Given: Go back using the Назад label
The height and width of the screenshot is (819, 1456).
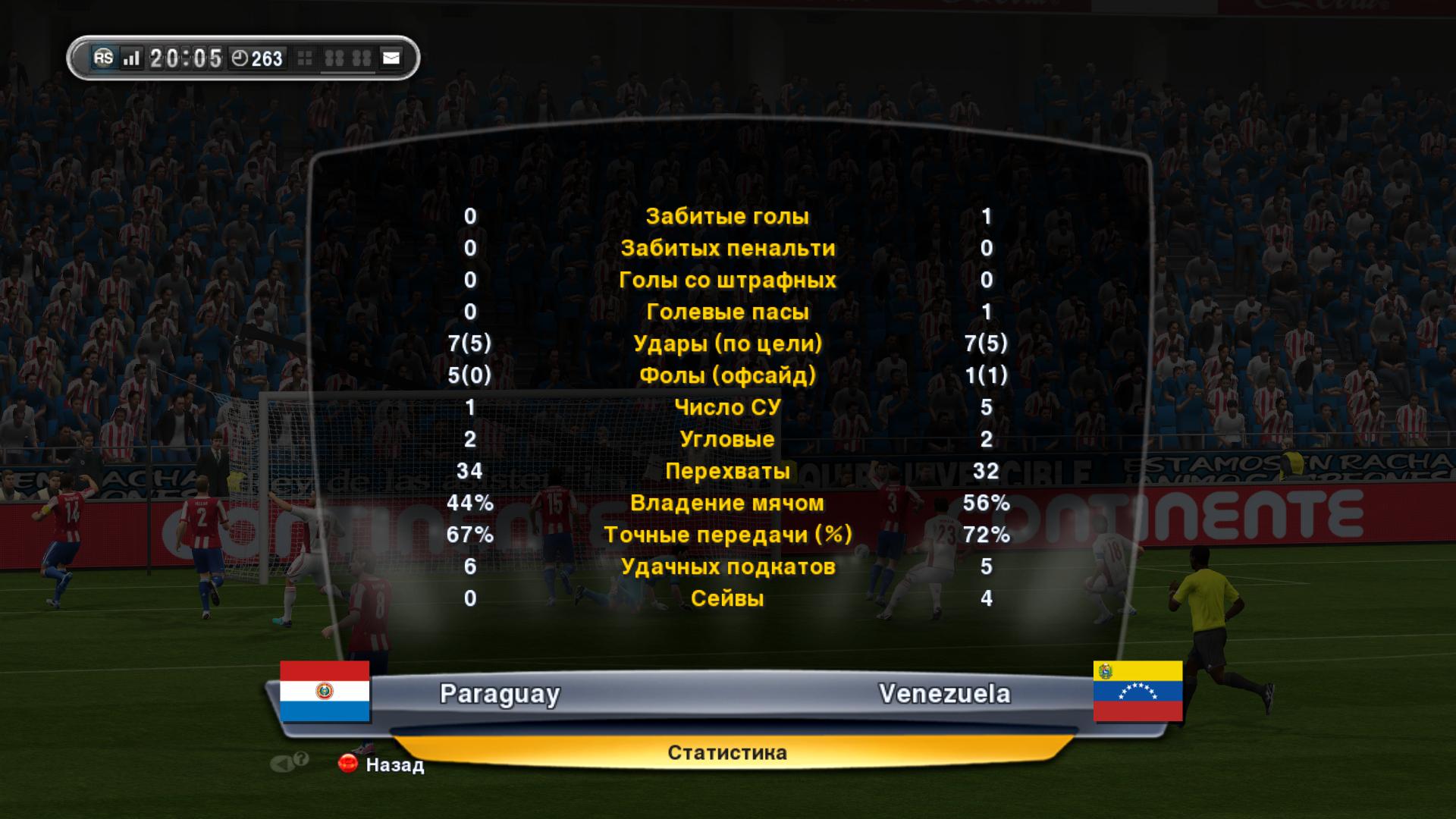Looking at the screenshot, I should [x=394, y=764].
